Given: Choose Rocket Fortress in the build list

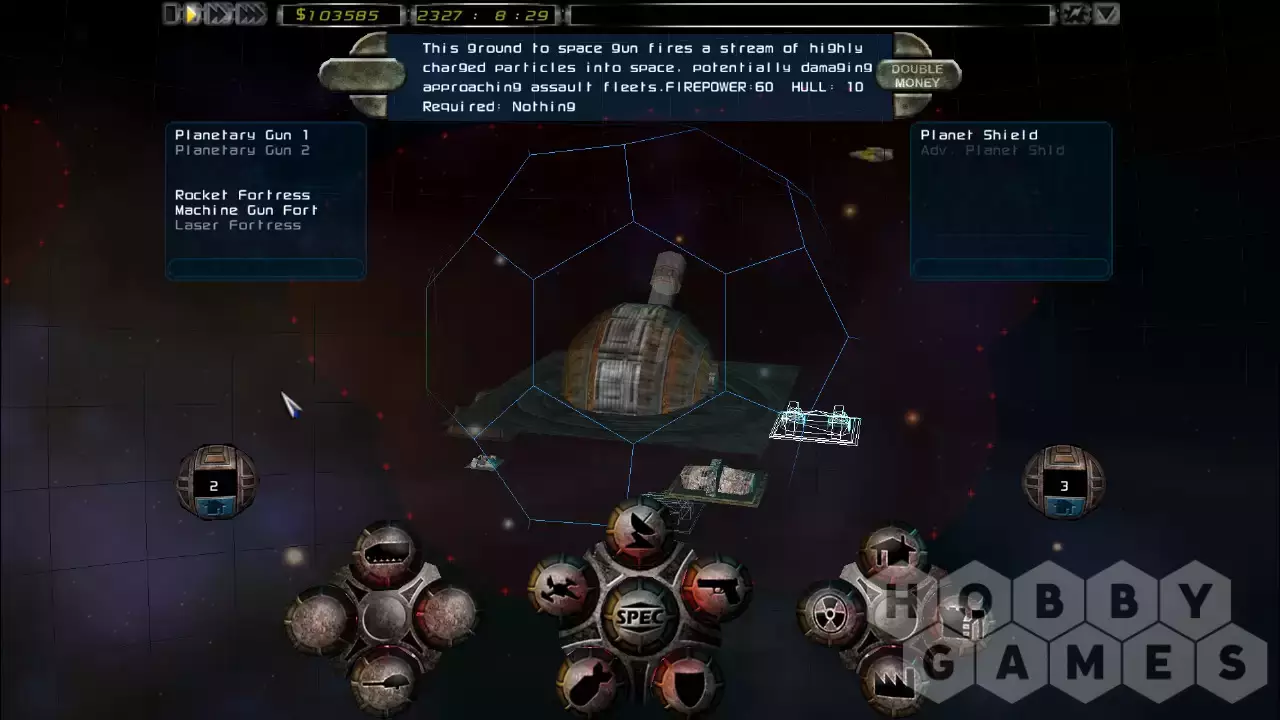Looking at the screenshot, I should click(243, 195).
